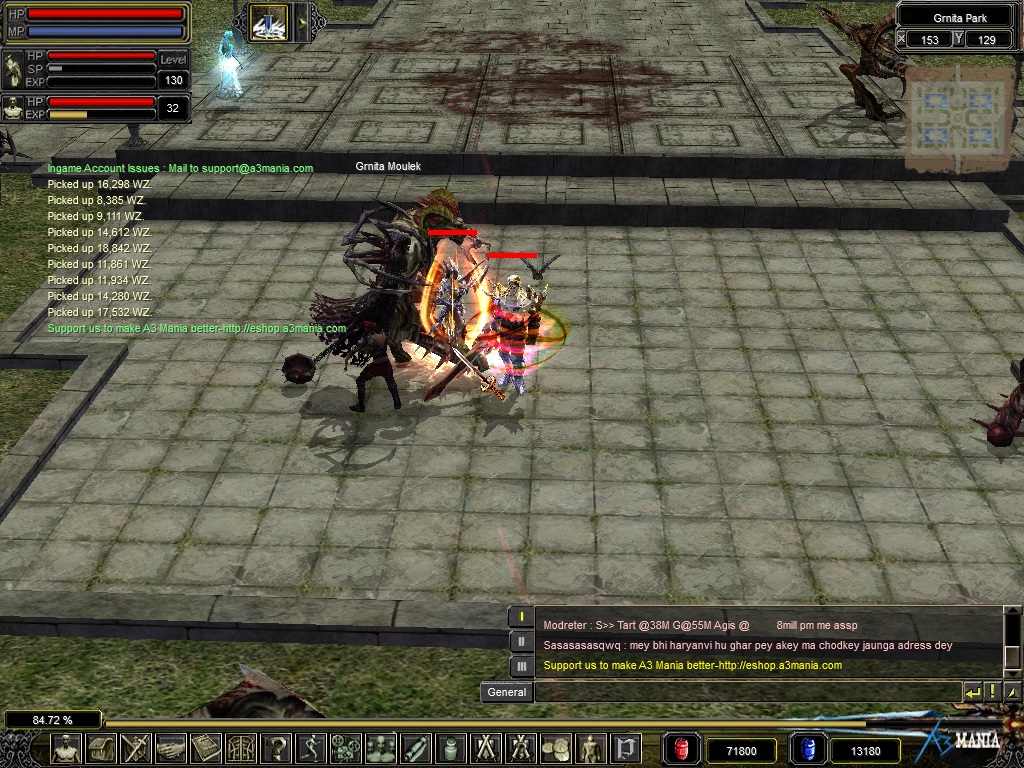Toggle the running figure icon
Screen dimensions: 1024x768
tap(312, 748)
